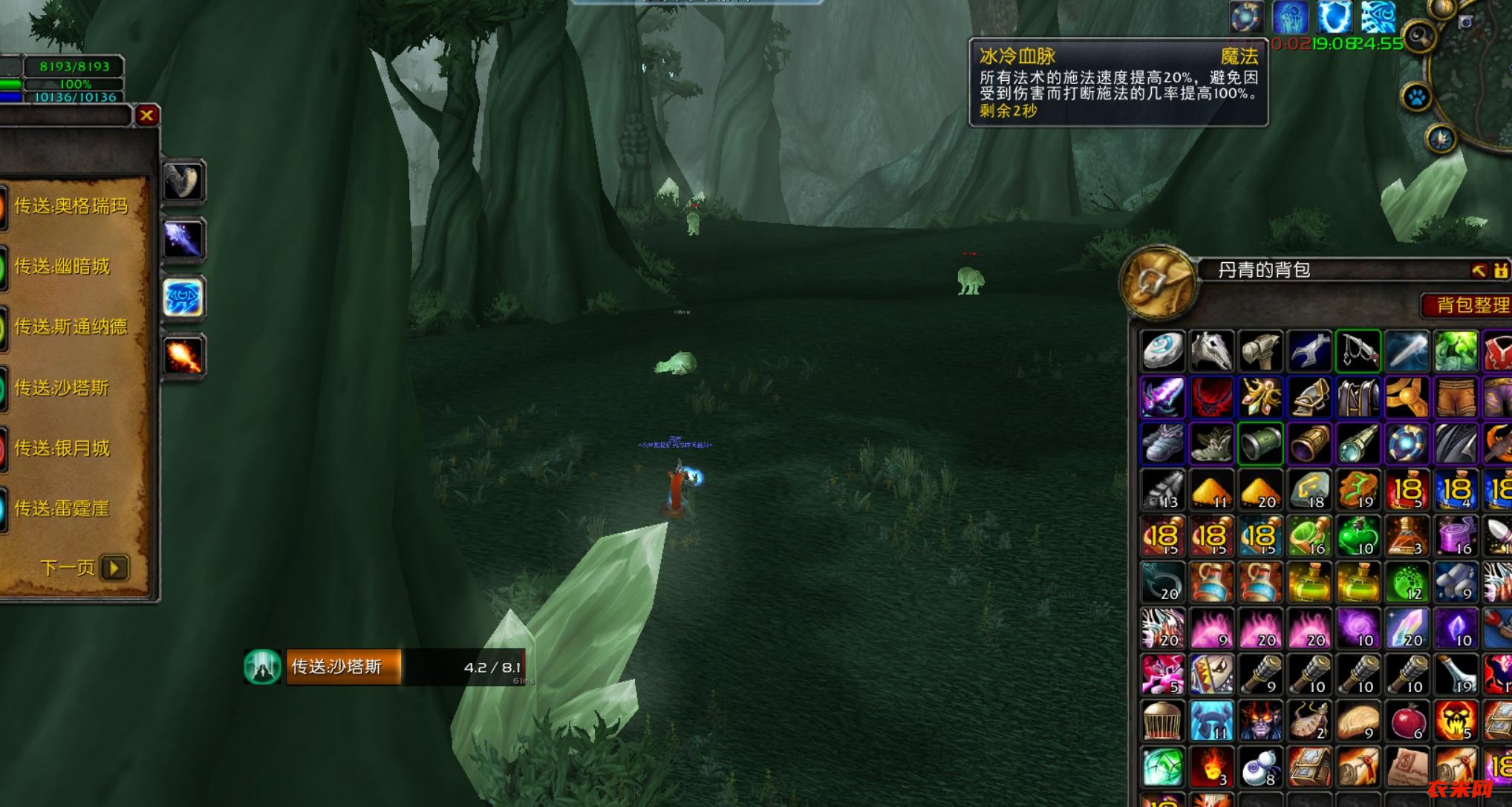Open the frost spell school tab
This screenshot has width=1512, height=807.
(183, 298)
